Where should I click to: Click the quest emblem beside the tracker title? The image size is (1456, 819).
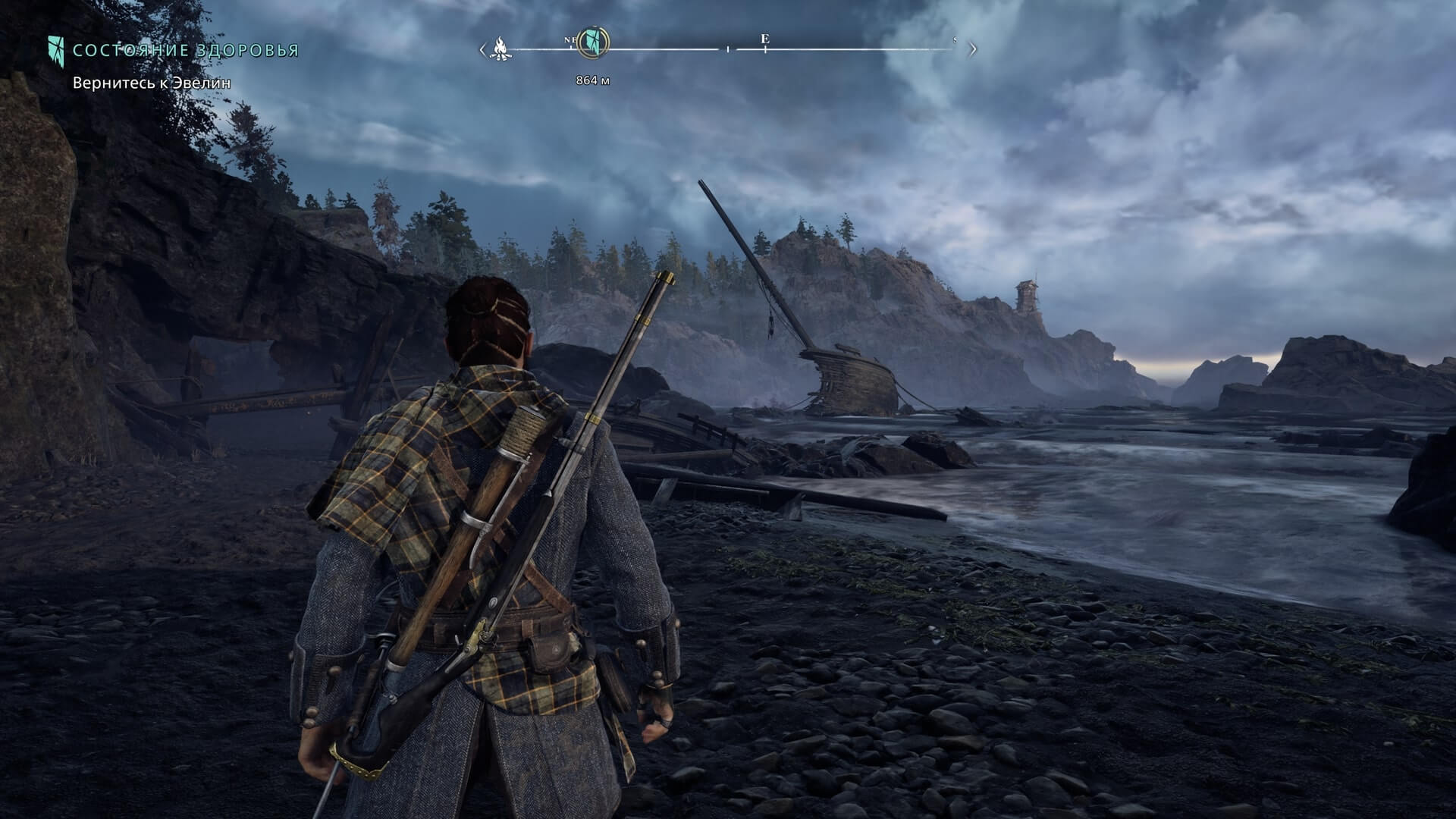coord(56,50)
